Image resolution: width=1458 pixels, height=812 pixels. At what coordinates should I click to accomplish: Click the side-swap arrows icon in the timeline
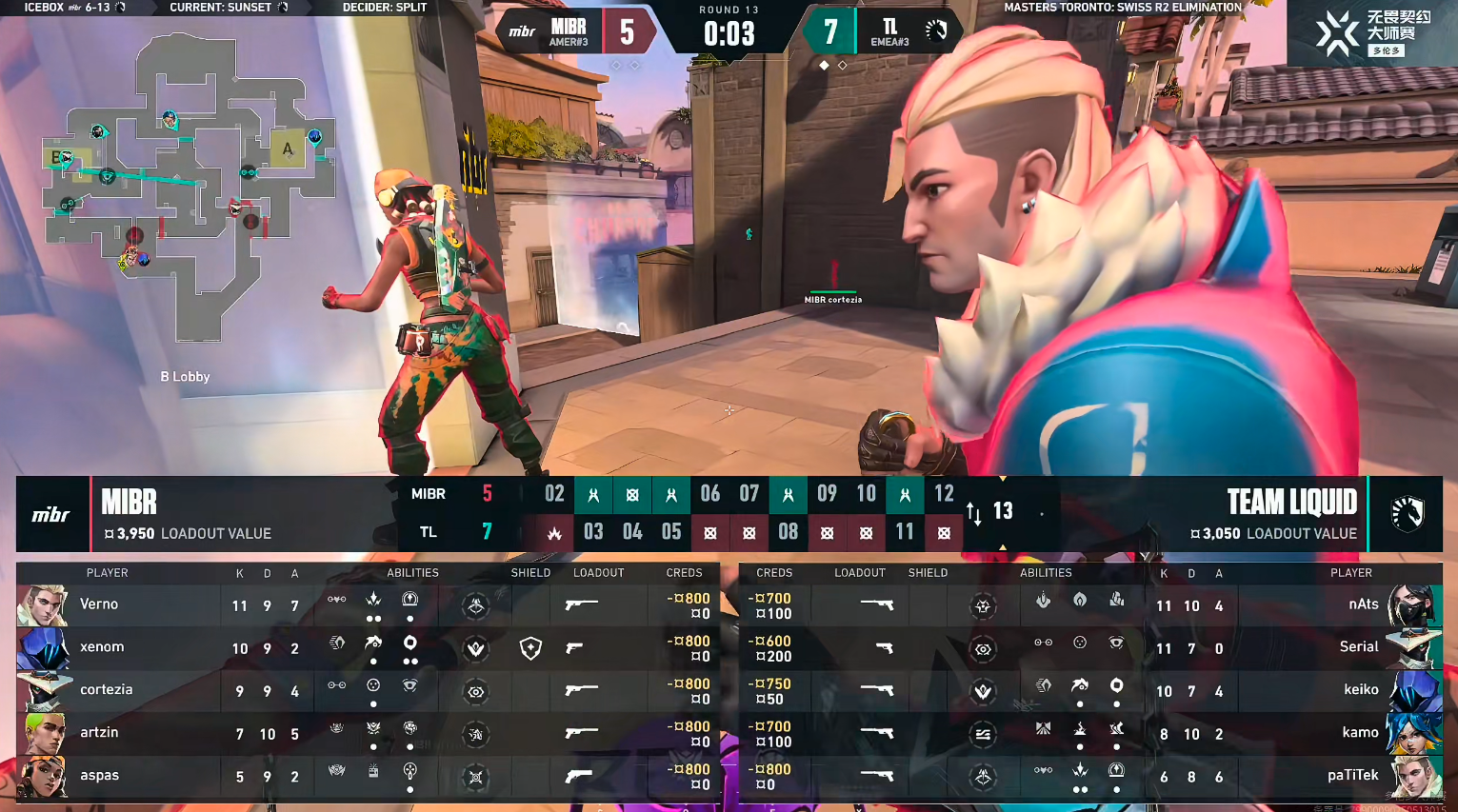[x=973, y=514]
